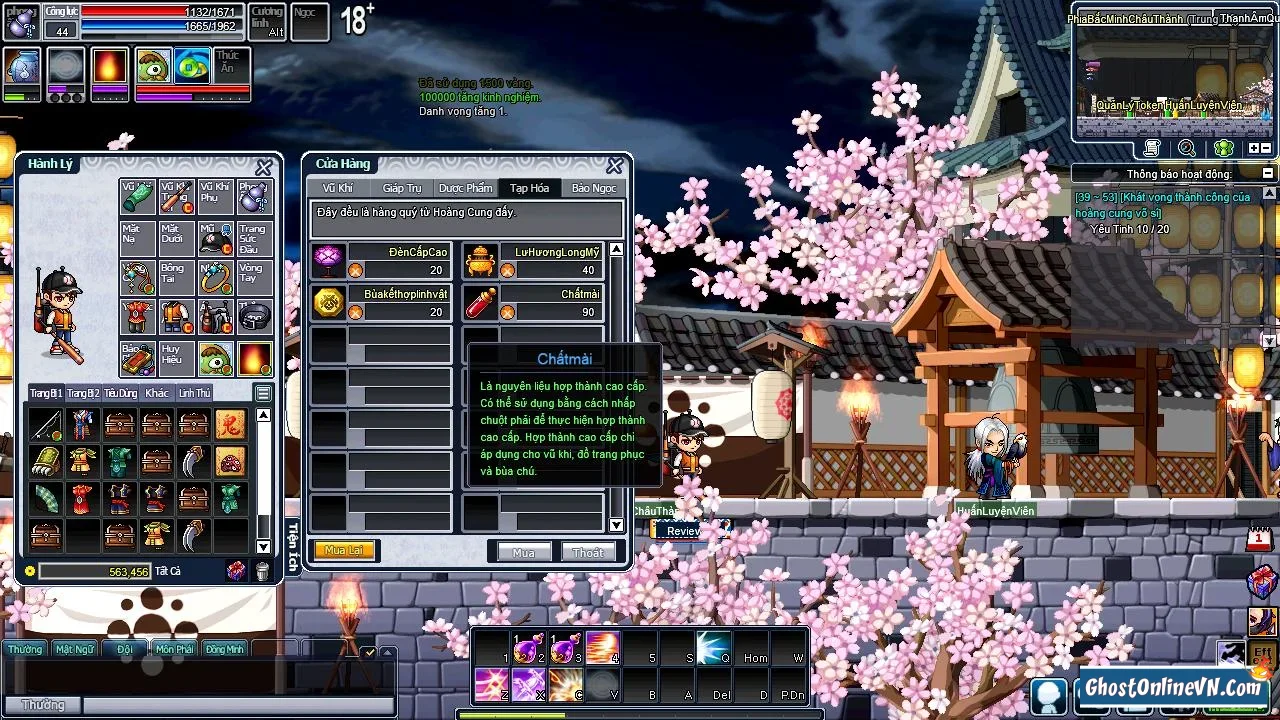Select the Dược Phẩm shop category
1280x720 pixels.
tap(465, 188)
